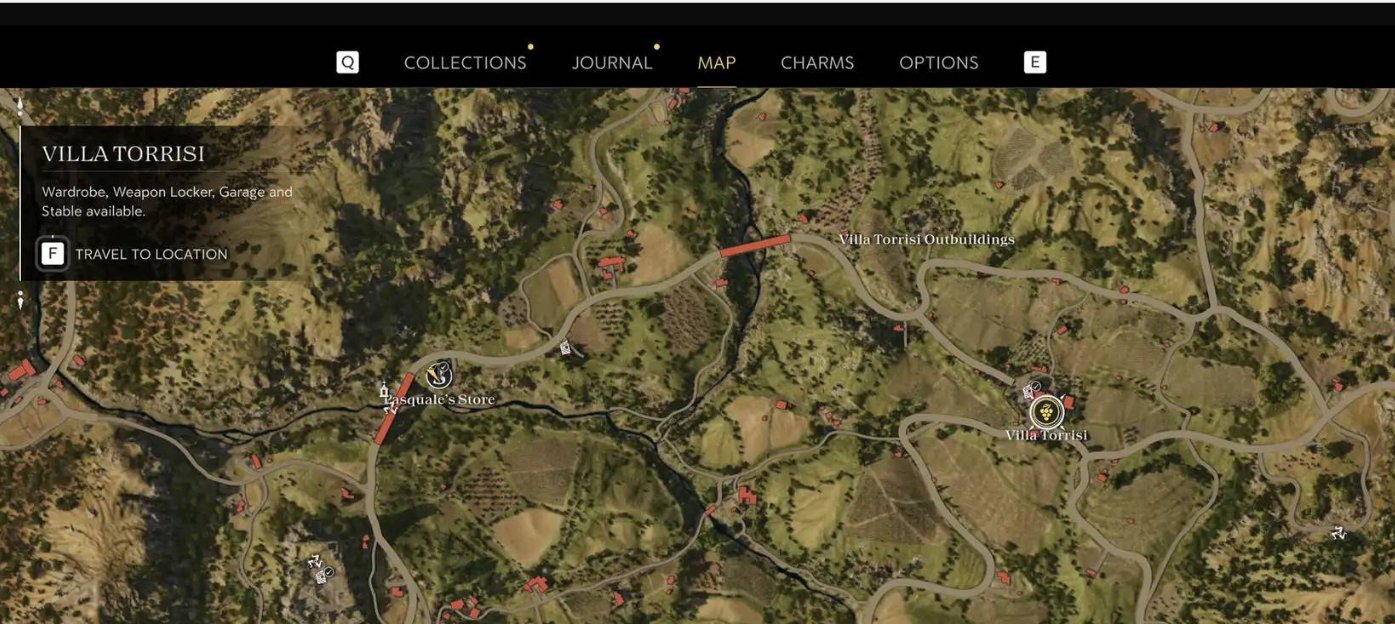1395x624 pixels.
Task: Open the Options tab
Action: (x=938, y=62)
